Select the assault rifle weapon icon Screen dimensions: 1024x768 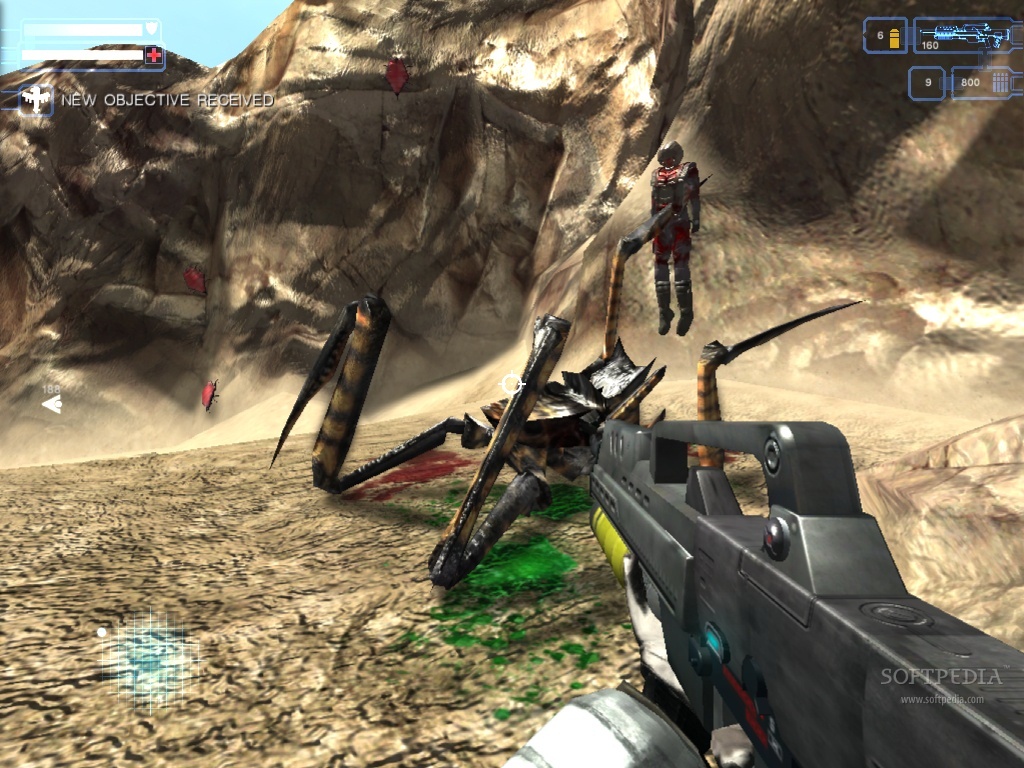click(964, 34)
